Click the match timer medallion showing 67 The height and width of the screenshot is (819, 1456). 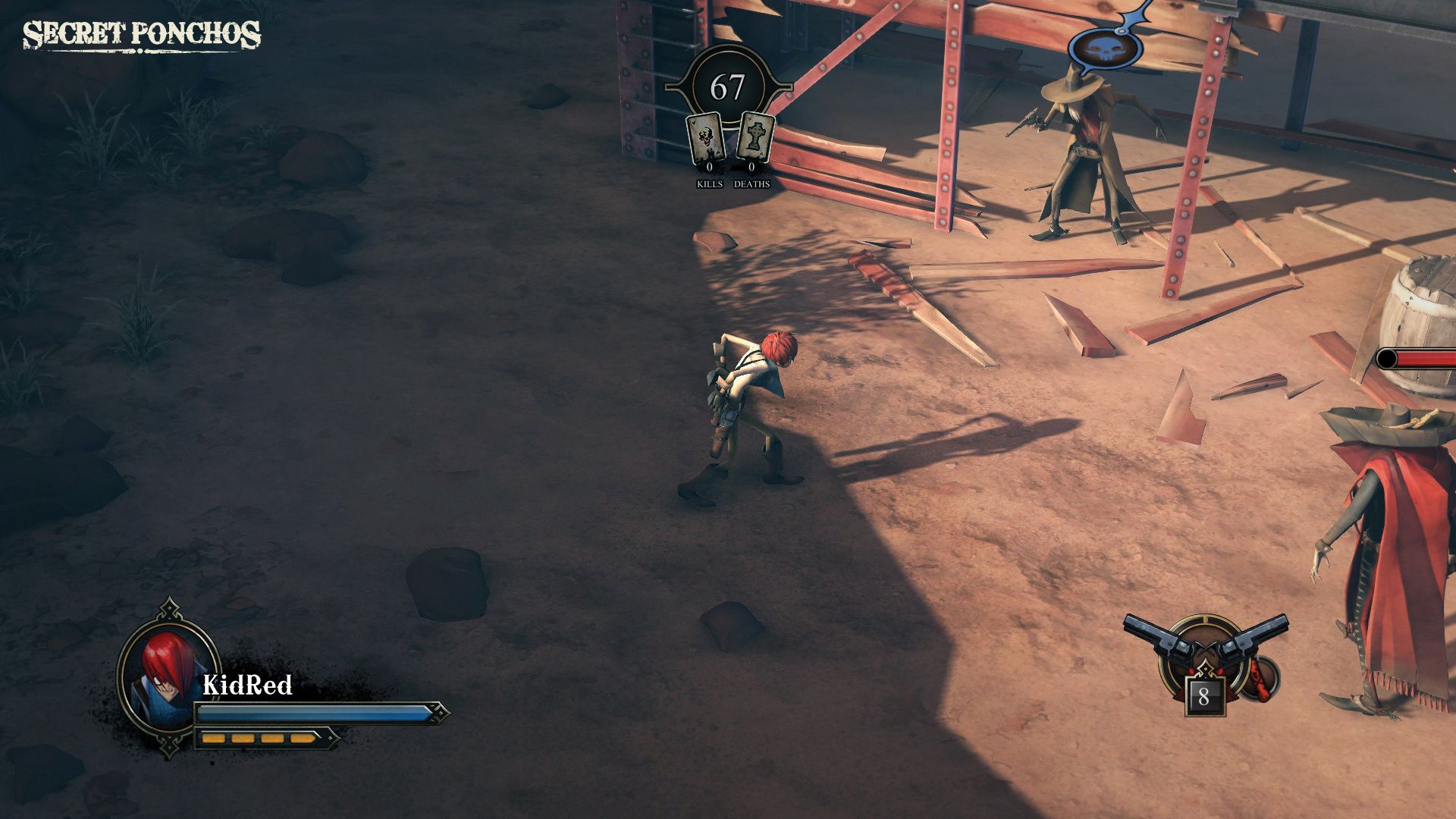(729, 86)
